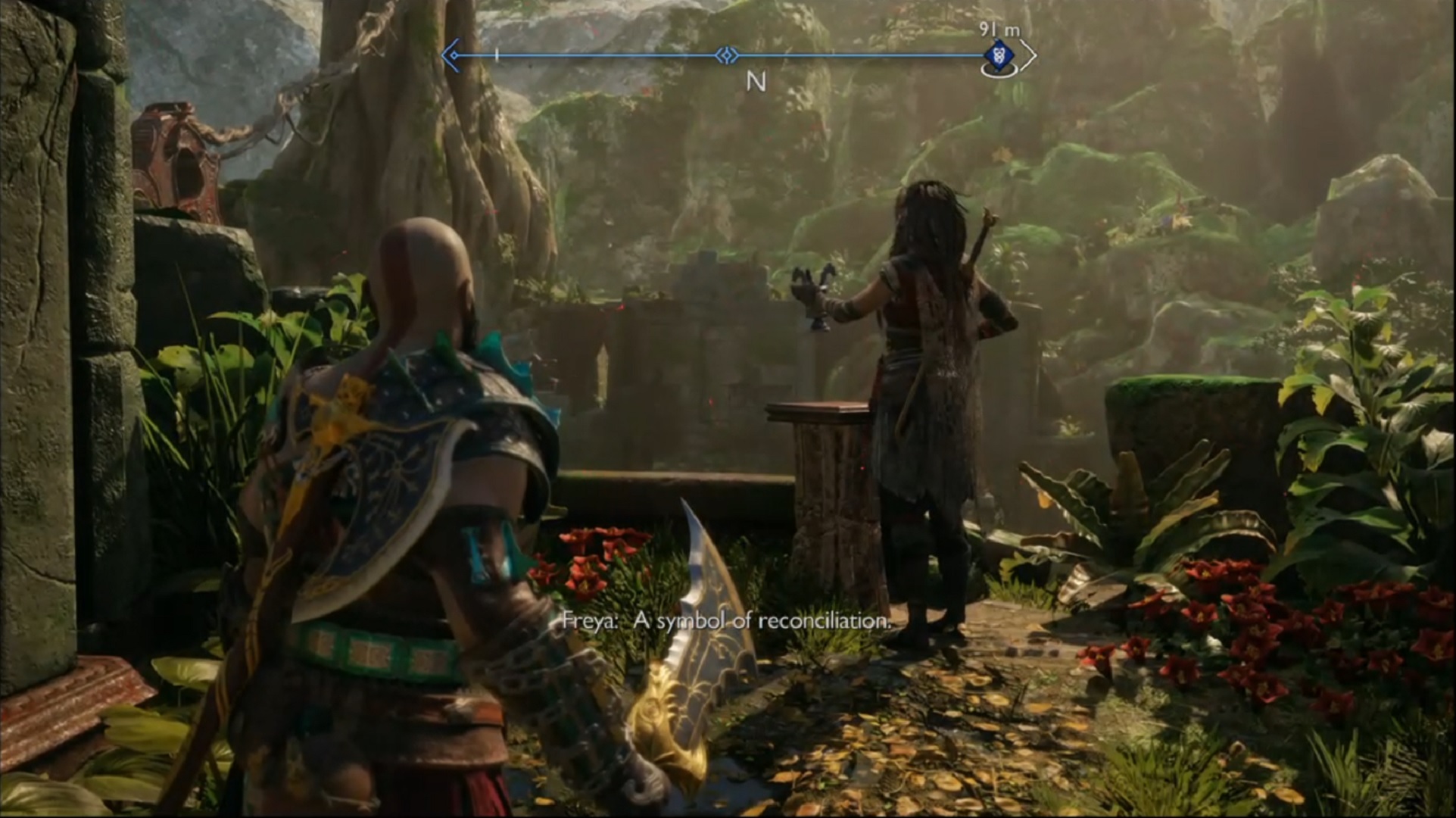Click the center diamond marker on compass bar
Image resolution: width=1456 pixels, height=818 pixels.
point(727,55)
